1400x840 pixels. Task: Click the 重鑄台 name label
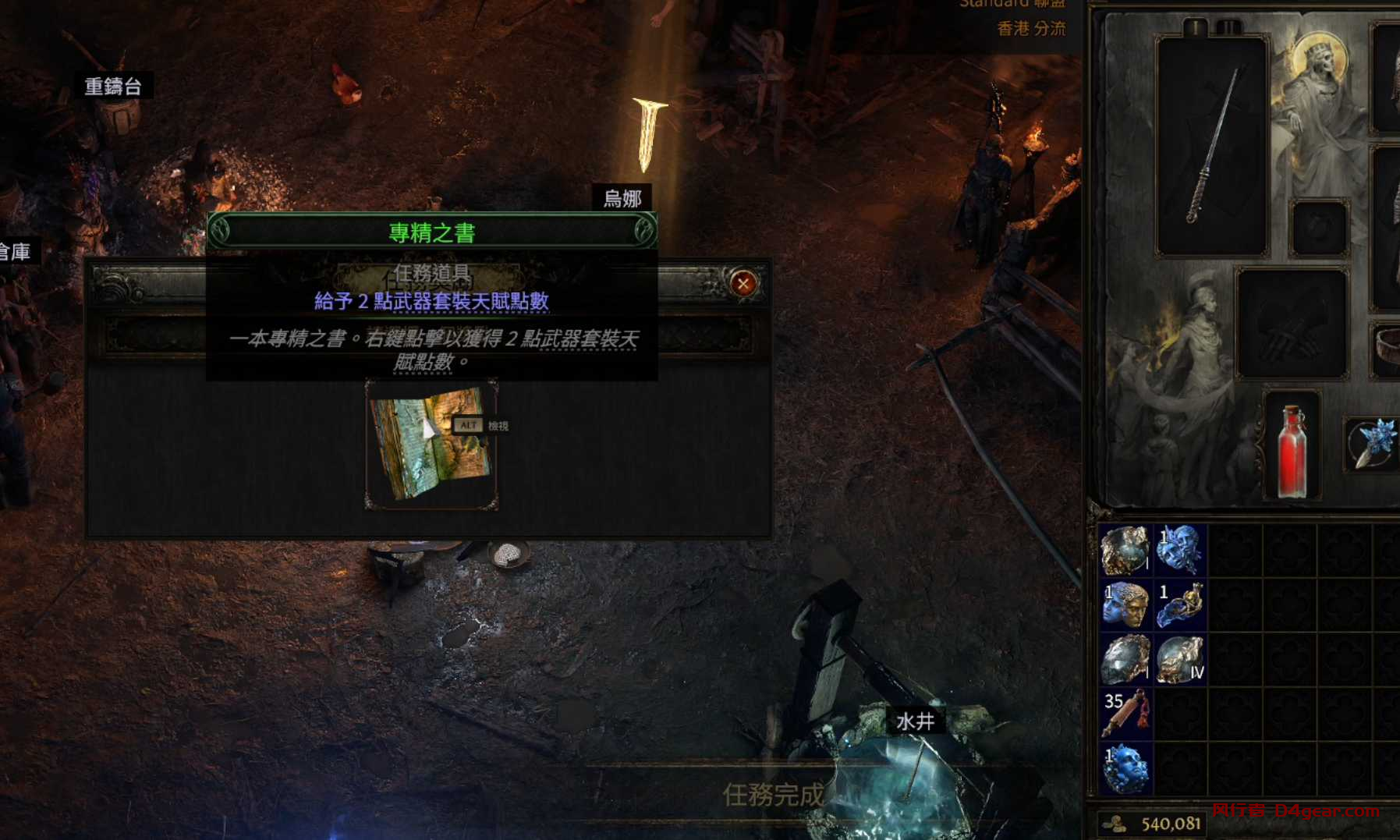[113, 87]
